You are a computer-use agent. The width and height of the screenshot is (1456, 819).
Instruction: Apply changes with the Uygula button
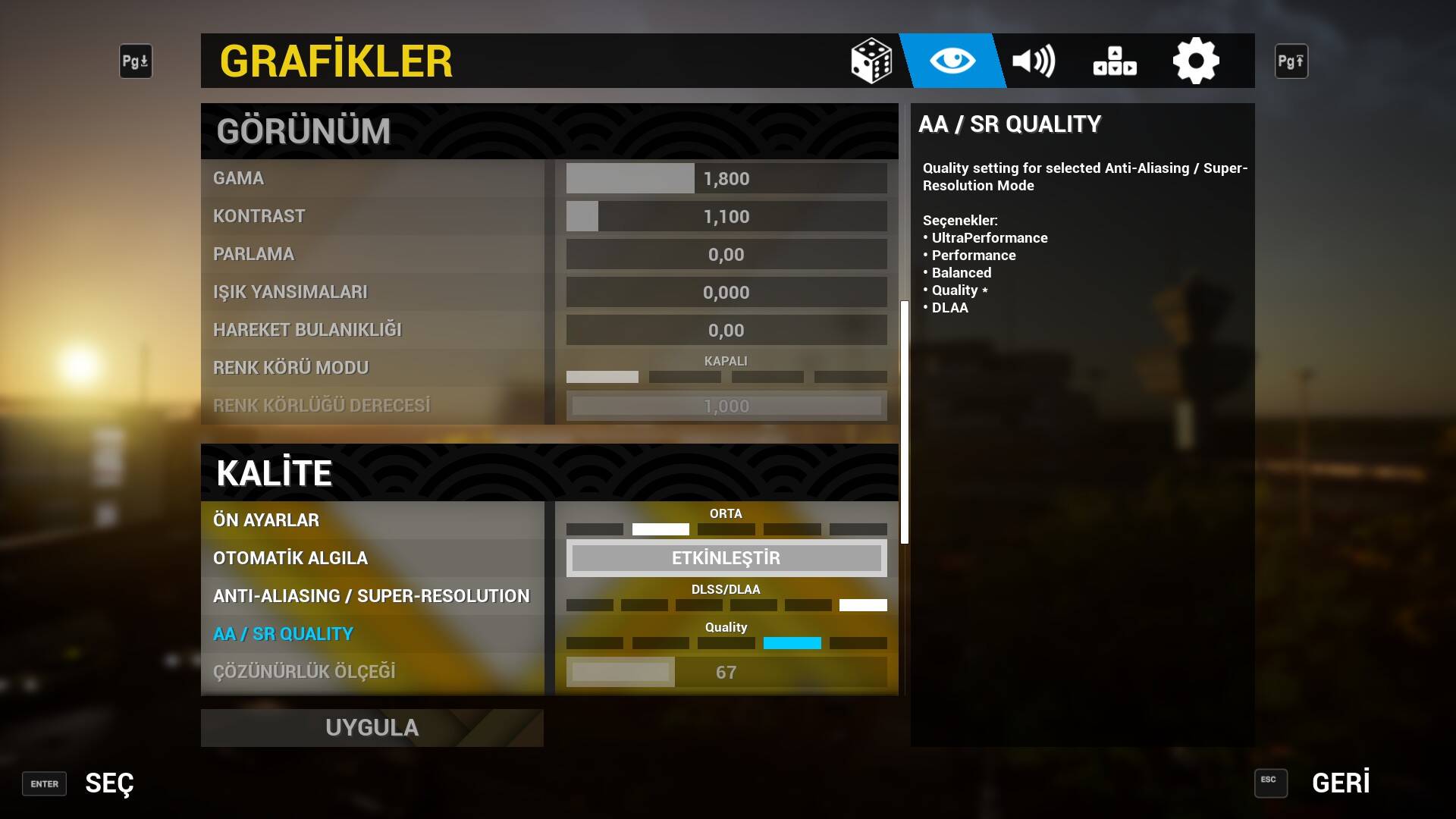(x=372, y=728)
